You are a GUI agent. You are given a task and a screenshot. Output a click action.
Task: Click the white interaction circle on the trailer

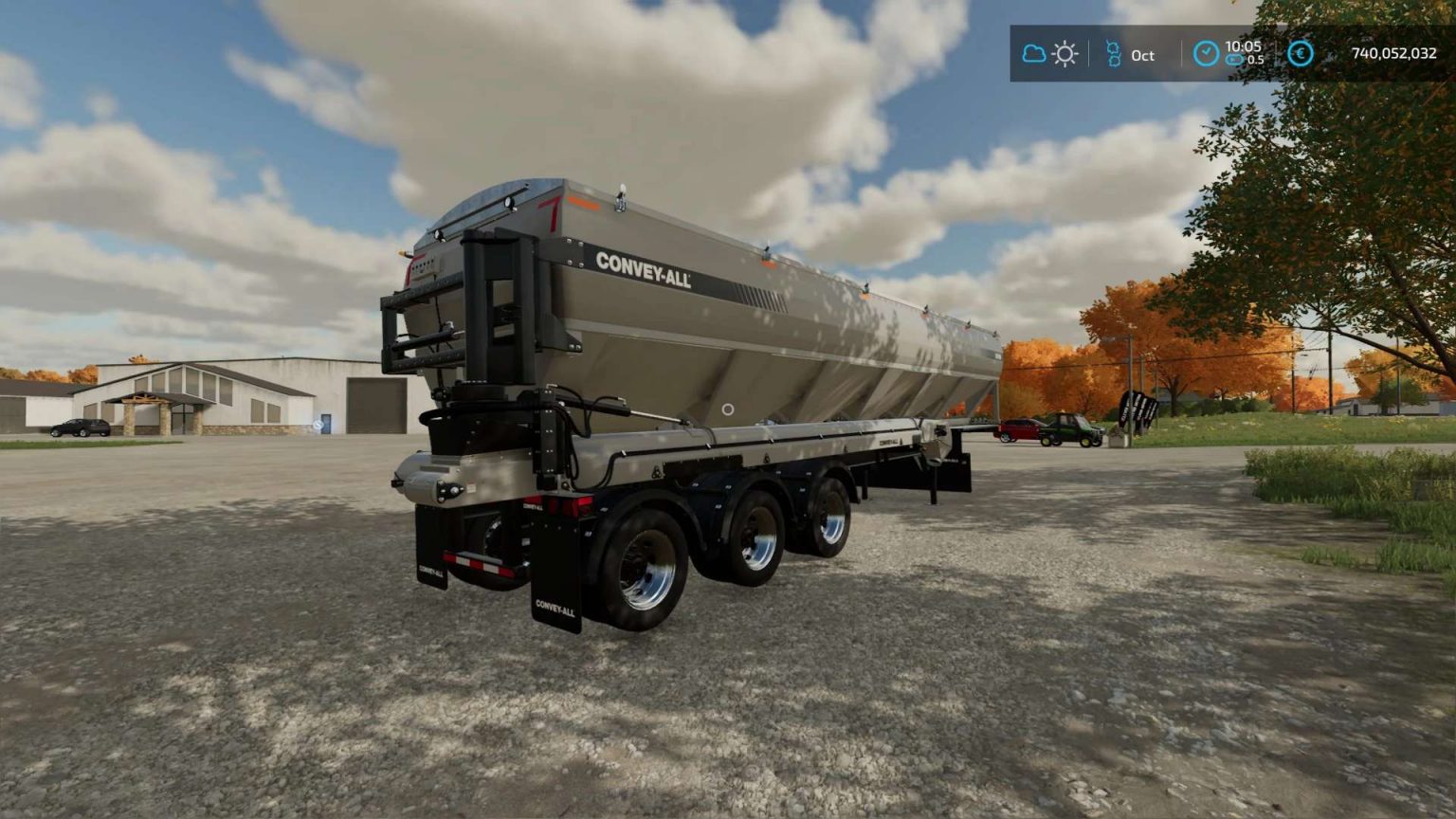coord(727,409)
